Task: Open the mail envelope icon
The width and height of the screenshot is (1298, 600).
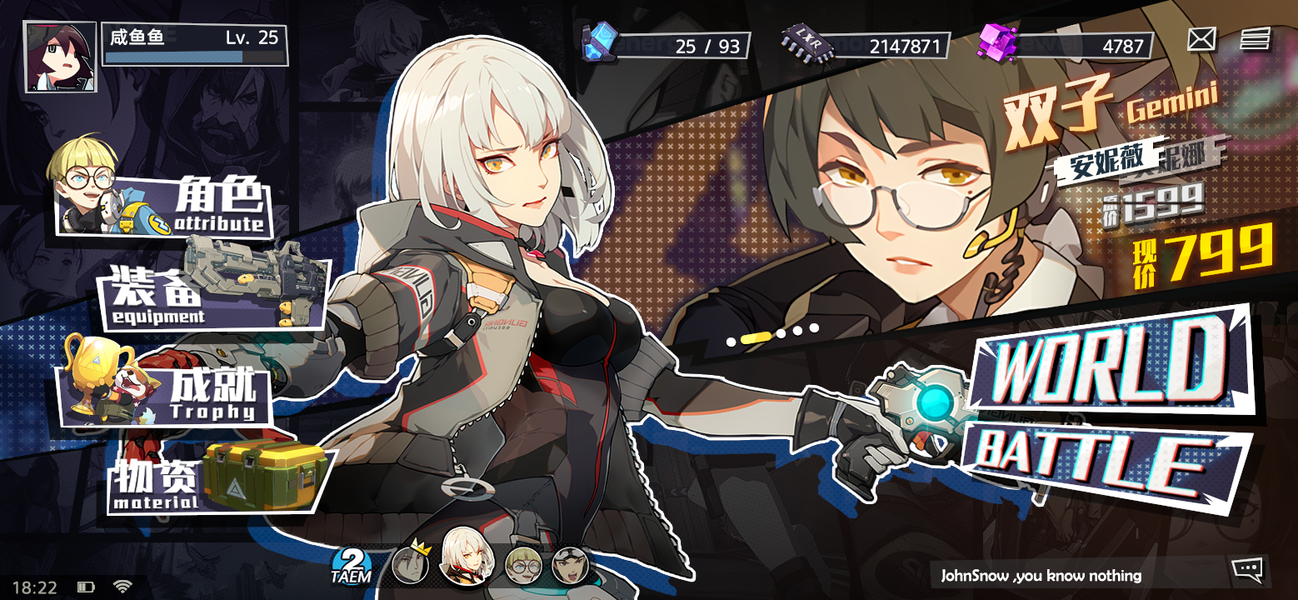Action: point(1201,39)
